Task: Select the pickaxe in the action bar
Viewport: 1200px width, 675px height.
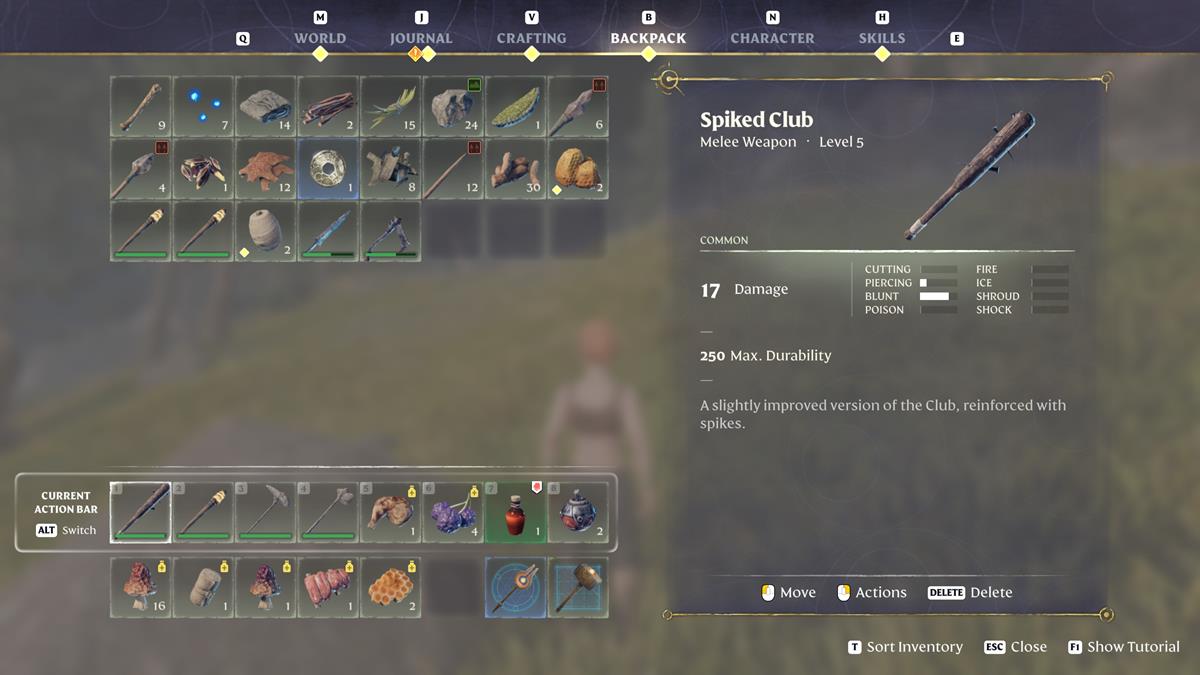Action: [x=265, y=512]
